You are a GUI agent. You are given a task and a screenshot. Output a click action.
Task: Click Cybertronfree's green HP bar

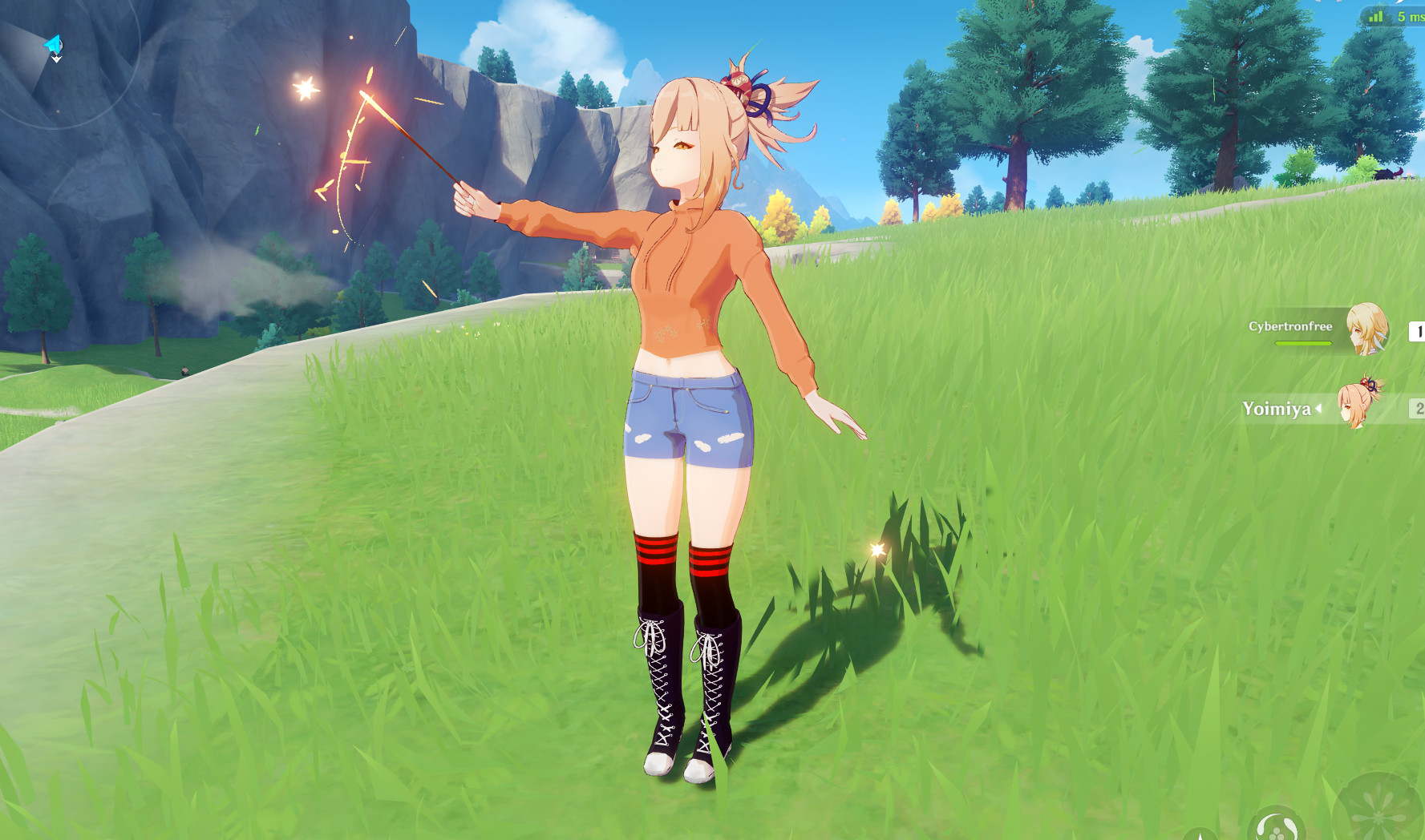coord(1303,343)
